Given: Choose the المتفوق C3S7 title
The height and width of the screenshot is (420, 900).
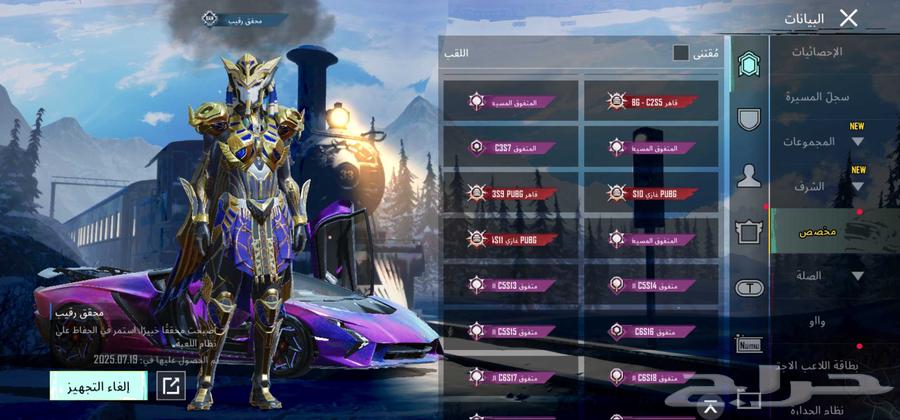Looking at the screenshot, I should [x=510, y=147].
